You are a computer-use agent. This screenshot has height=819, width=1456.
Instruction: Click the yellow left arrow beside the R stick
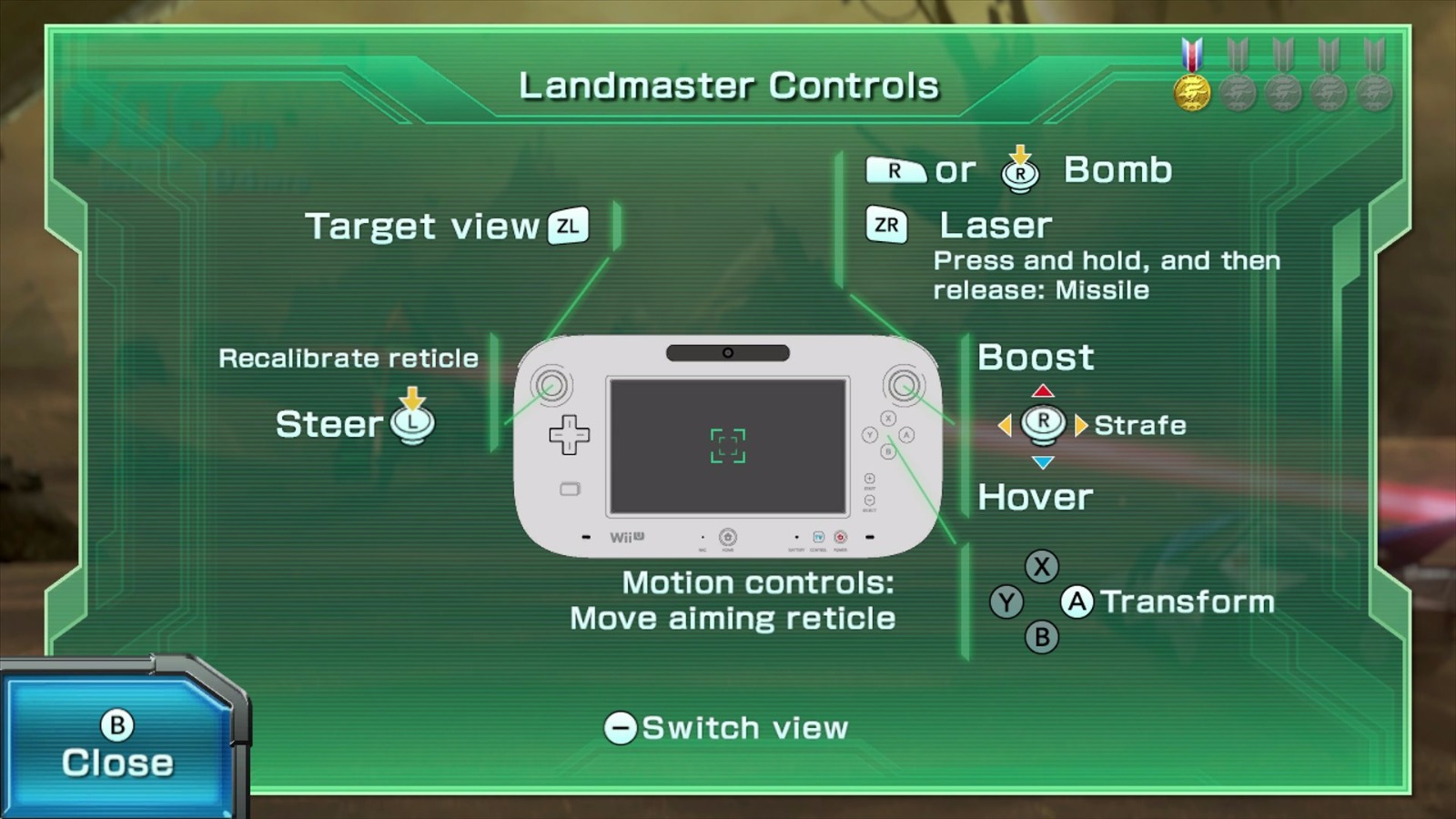pyautogui.click(x=1006, y=424)
